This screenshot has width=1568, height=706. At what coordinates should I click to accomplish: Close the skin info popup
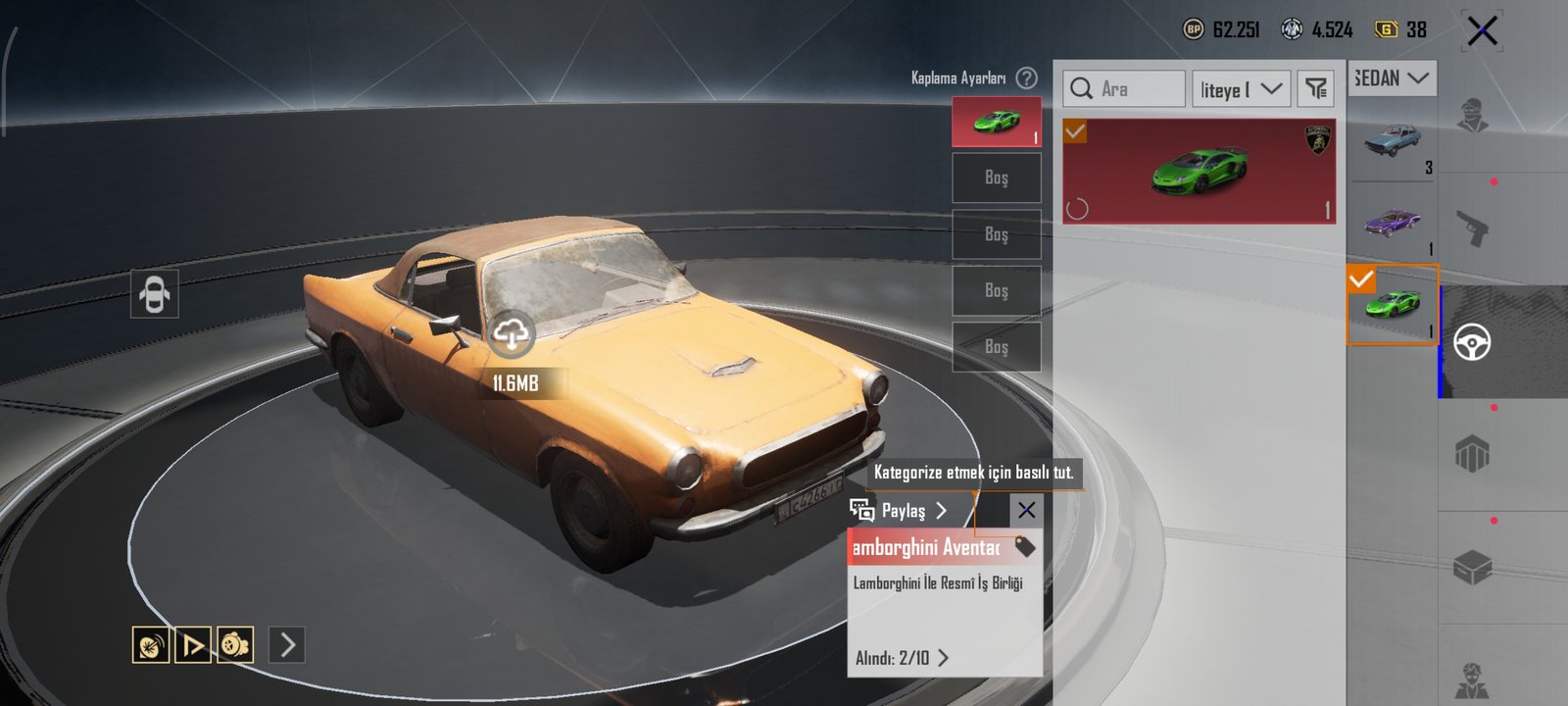click(x=1026, y=510)
